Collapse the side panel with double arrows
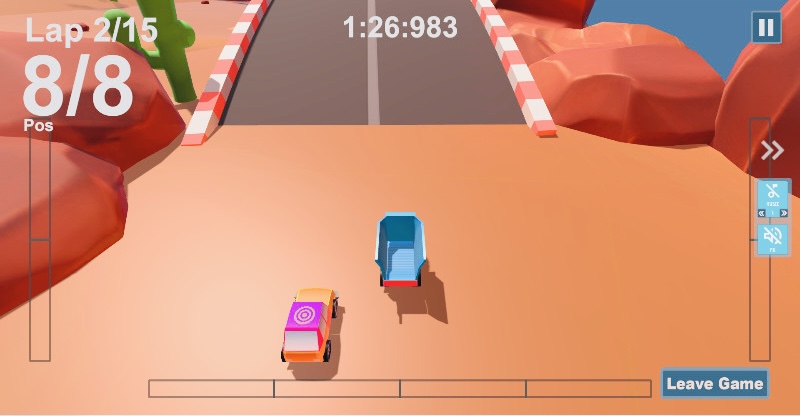This screenshot has height=416, width=800. pyautogui.click(x=772, y=151)
